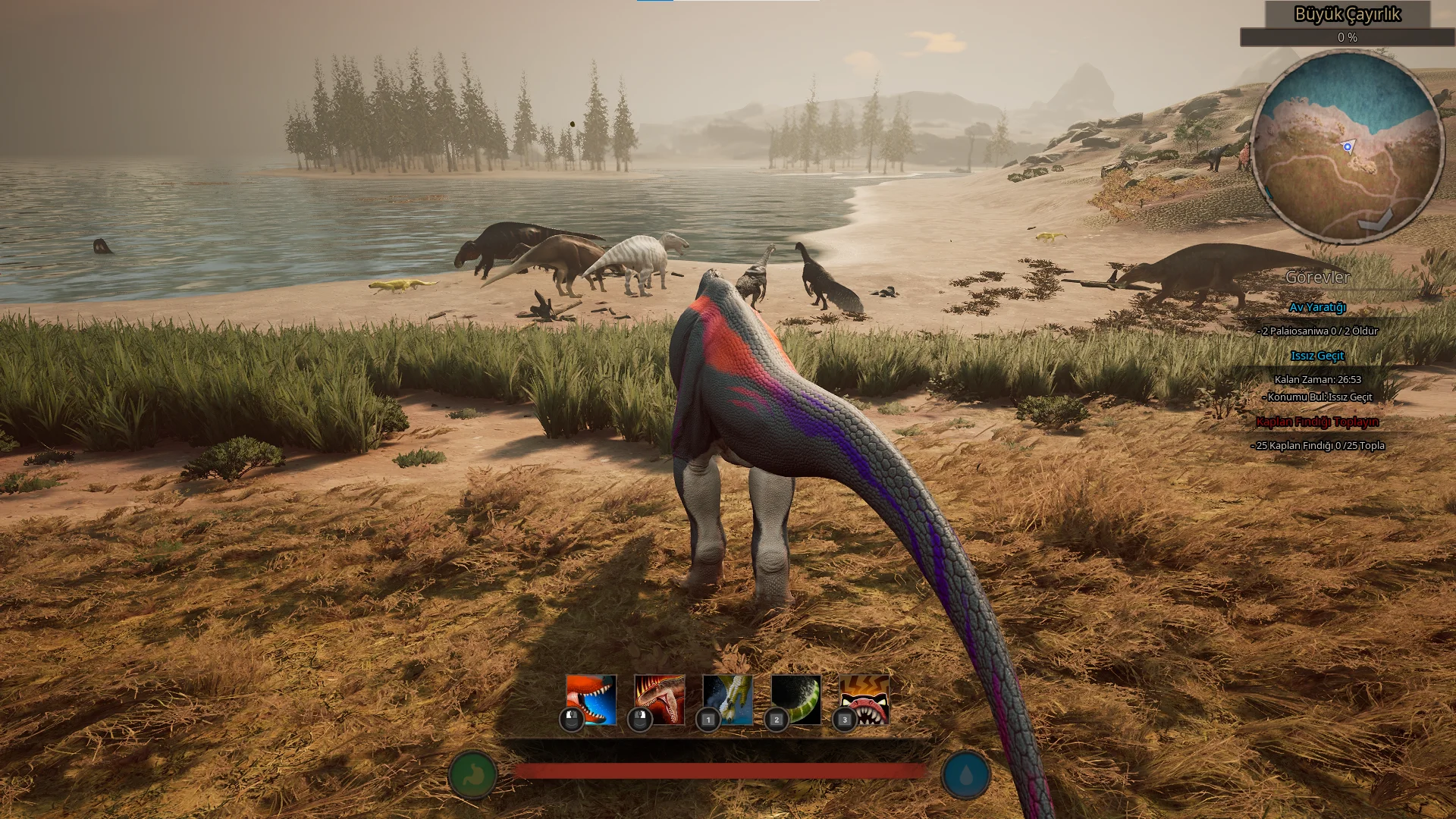The height and width of the screenshot is (819, 1456).
Task: Select the green striped tail ability
Action: tap(795, 699)
